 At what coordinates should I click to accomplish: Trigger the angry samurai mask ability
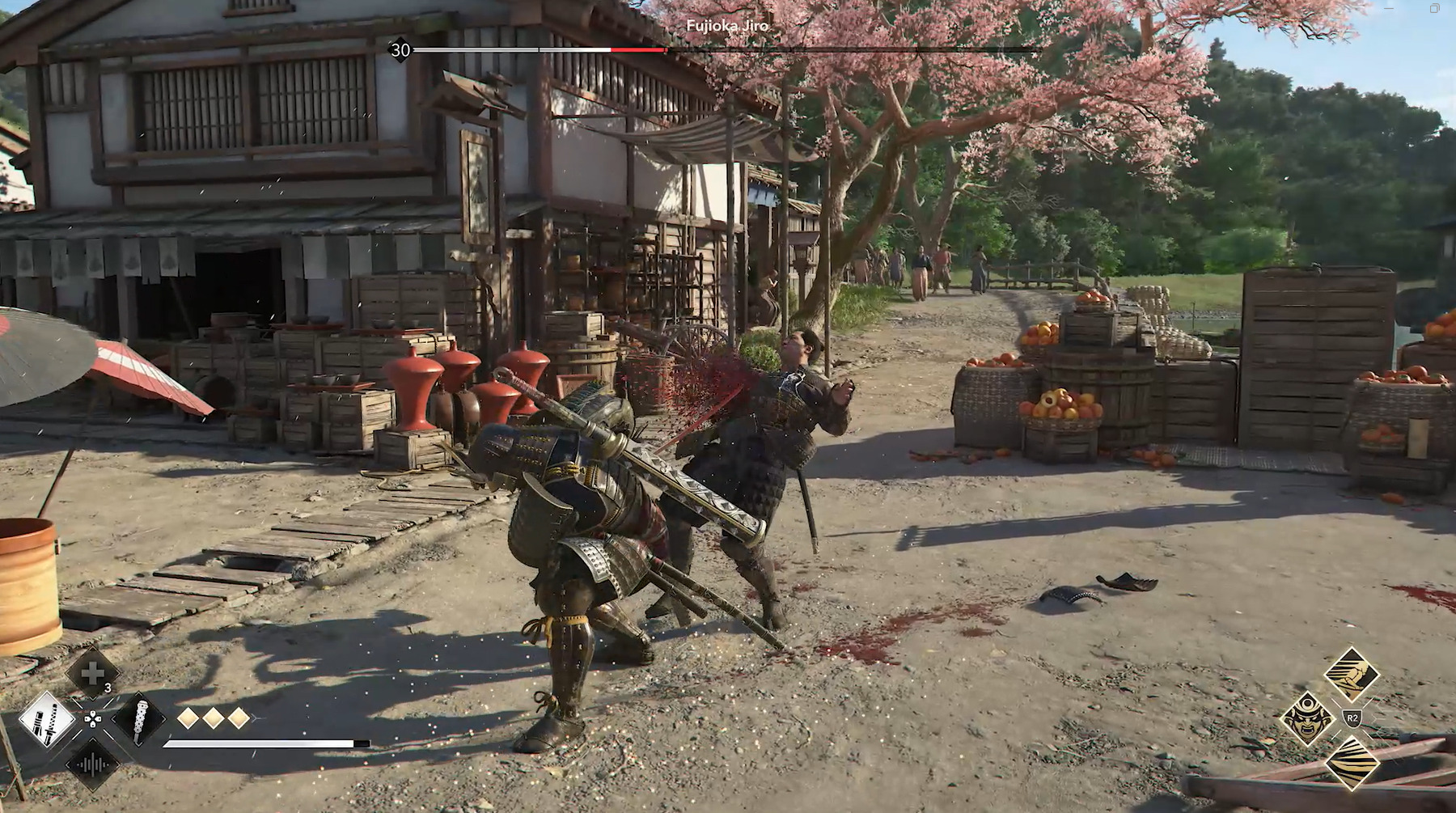click(x=1307, y=717)
